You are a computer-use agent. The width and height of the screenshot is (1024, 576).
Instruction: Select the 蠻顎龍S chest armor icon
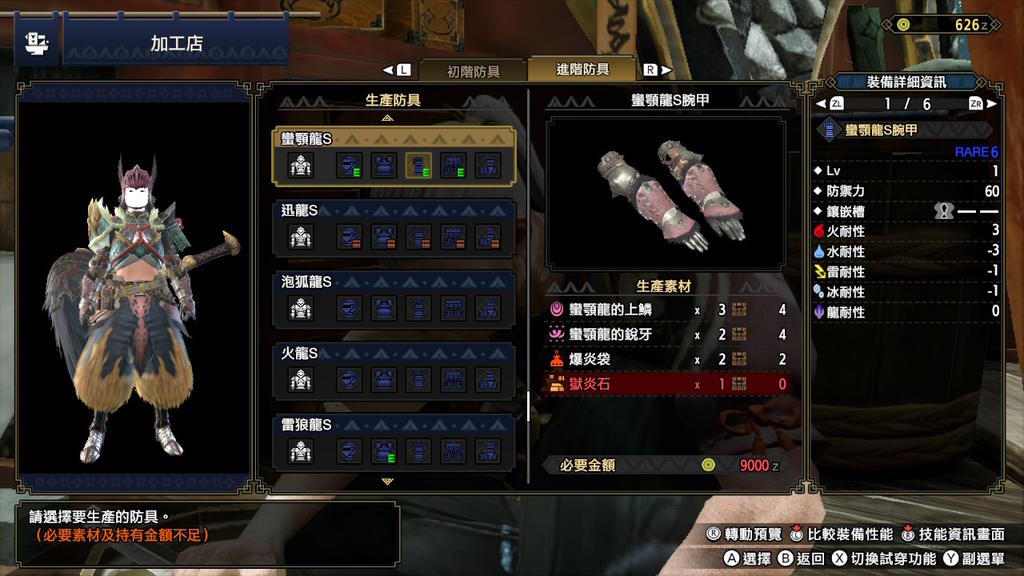pos(384,165)
